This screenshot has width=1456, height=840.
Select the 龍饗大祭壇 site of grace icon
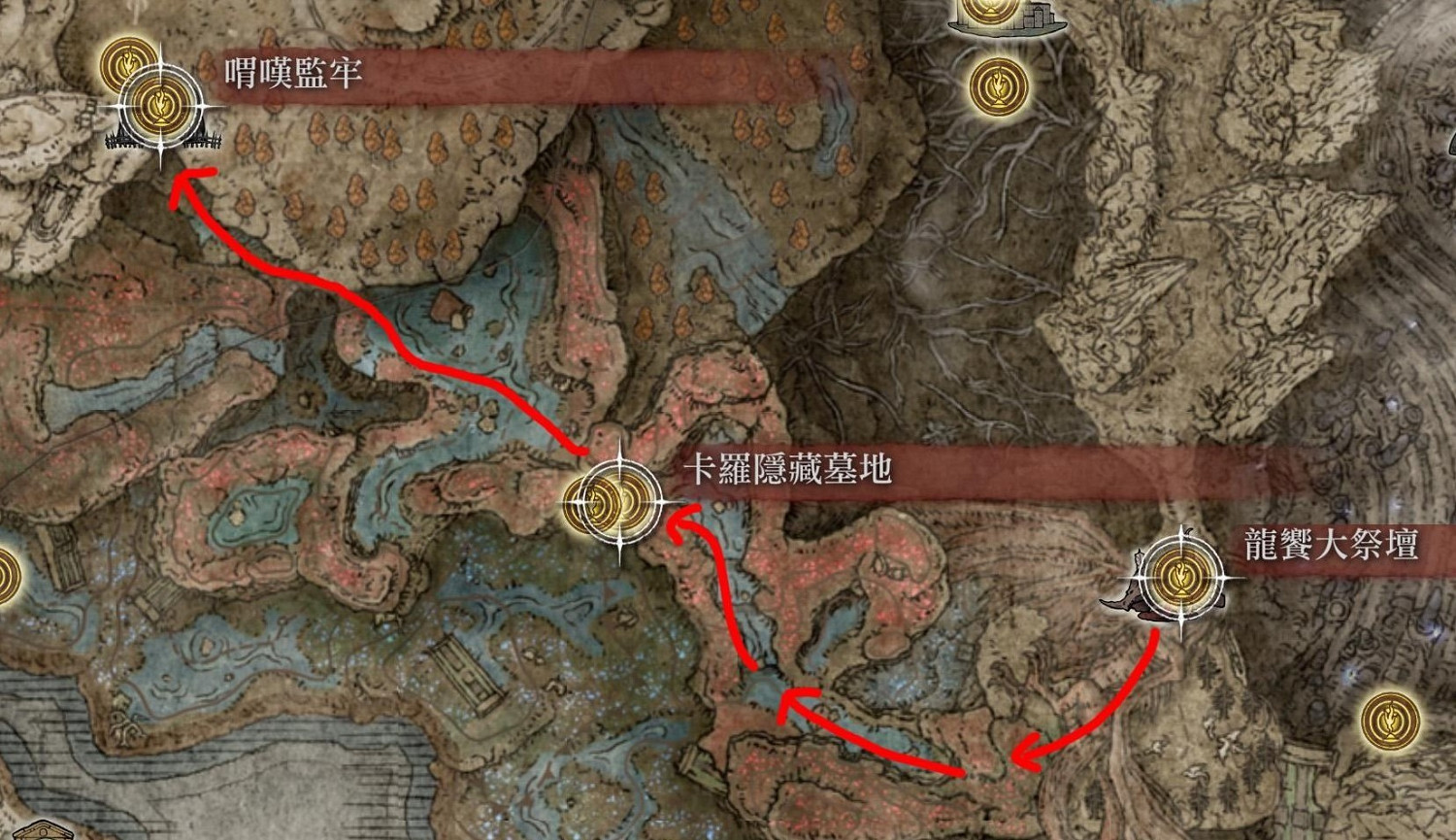point(1179,578)
